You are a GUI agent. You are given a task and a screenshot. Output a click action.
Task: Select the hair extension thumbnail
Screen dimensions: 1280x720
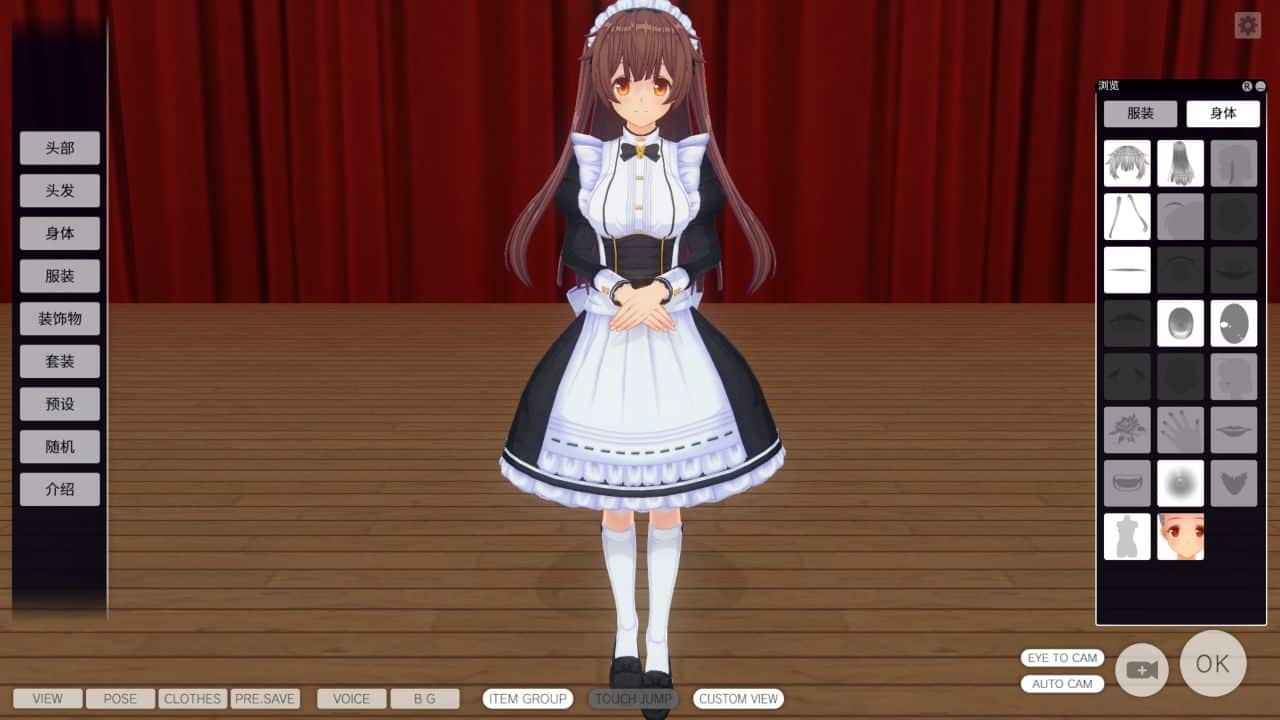1127,216
